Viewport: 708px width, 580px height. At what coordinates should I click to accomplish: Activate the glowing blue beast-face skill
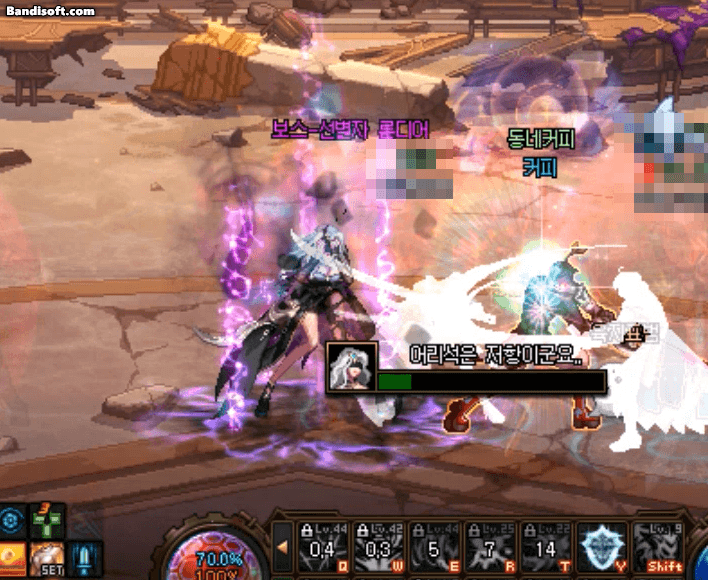603,548
